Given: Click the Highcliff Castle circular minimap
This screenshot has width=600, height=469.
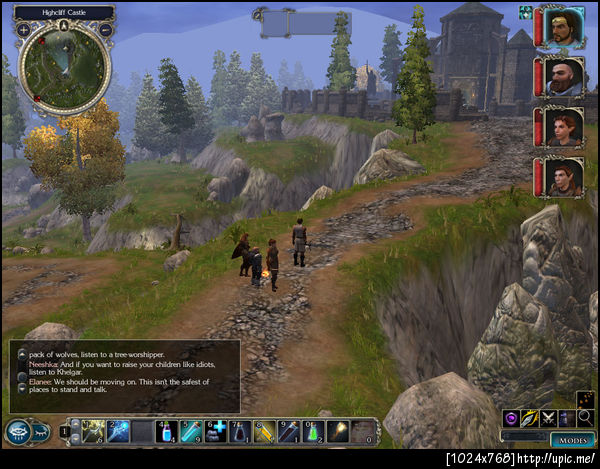Looking at the screenshot, I should click(x=63, y=66).
